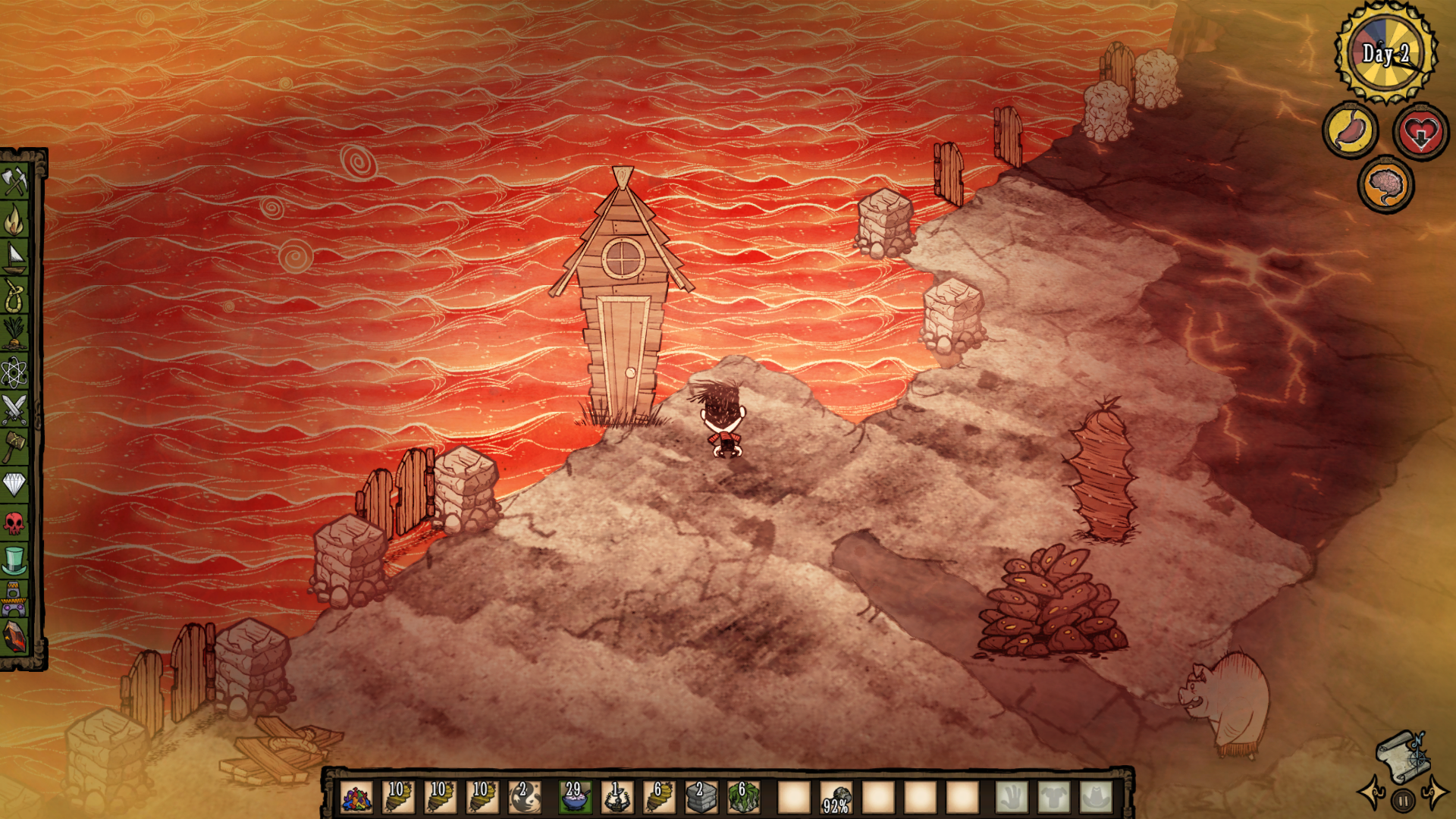Open the map scroll
This screenshot has width=1456, height=819.
1404,755
